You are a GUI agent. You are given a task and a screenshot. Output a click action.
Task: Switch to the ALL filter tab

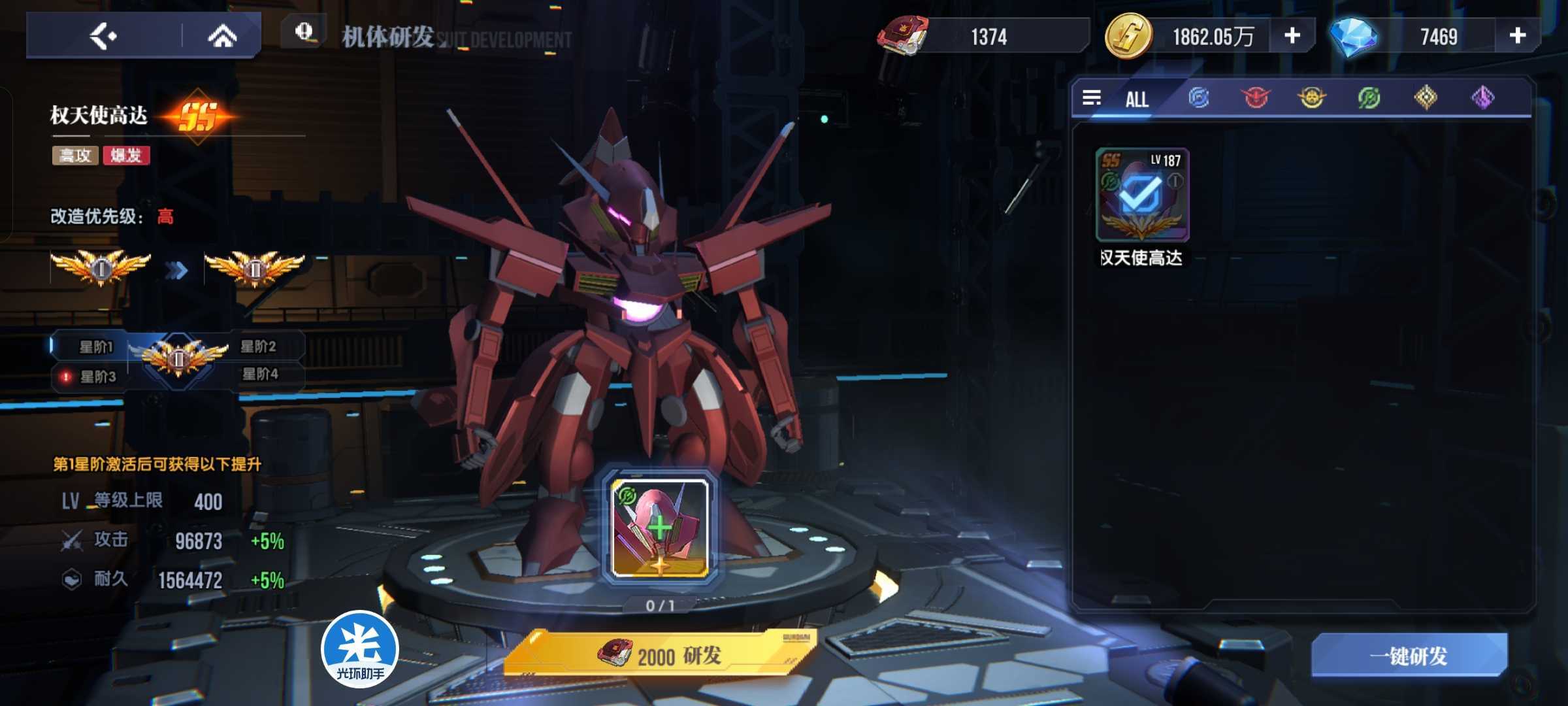[x=1136, y=99]
